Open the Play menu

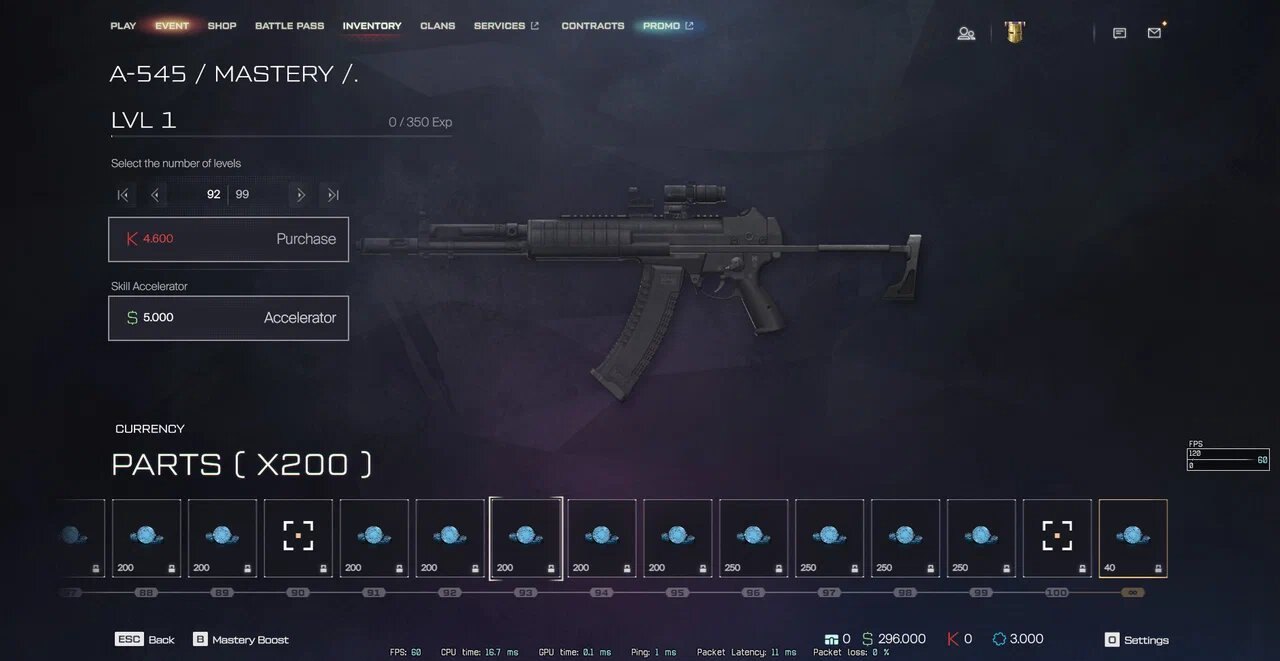(x=123, y=26)
